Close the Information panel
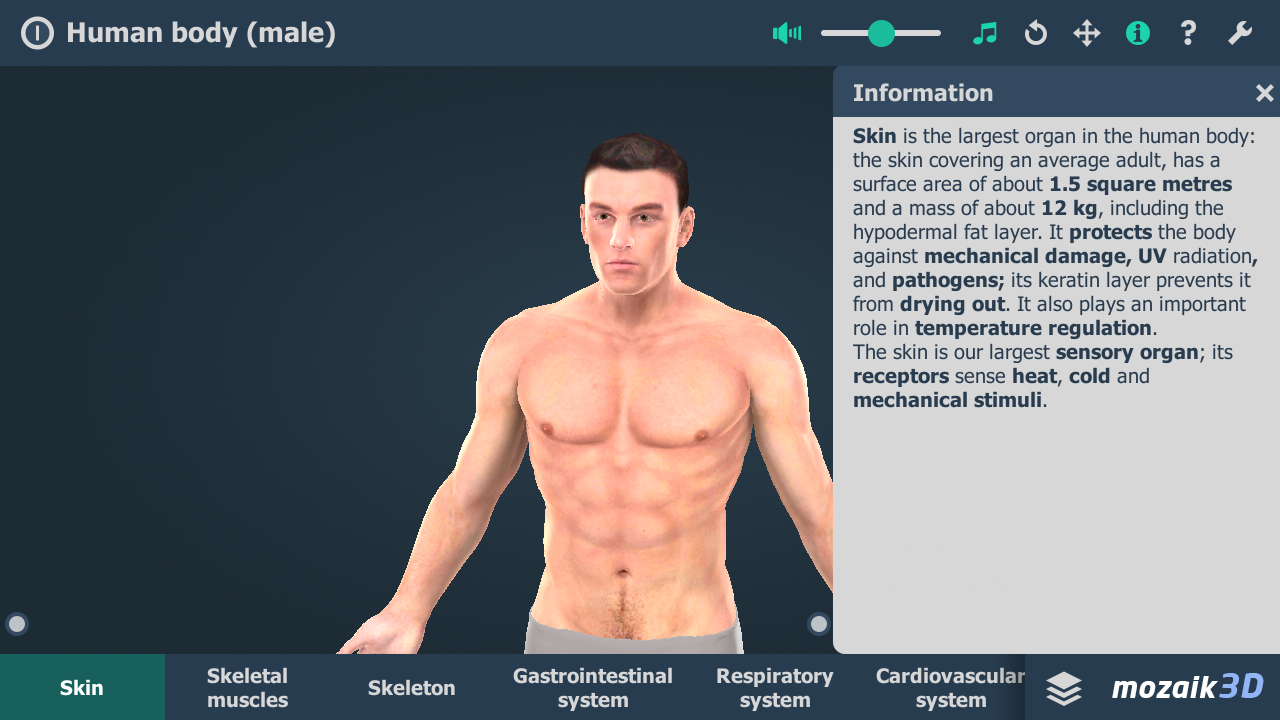Viewport: 1280px width, 720px height. click(x=1264, y=92)
